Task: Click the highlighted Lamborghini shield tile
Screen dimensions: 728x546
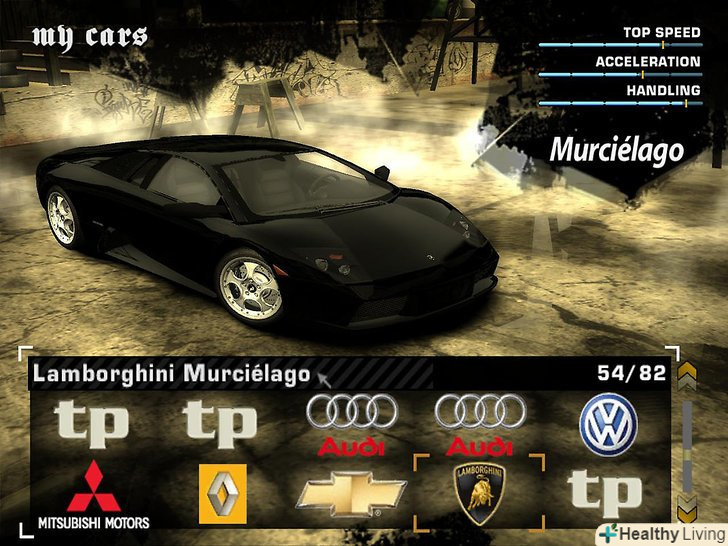Action: click(x=479, y=491)
